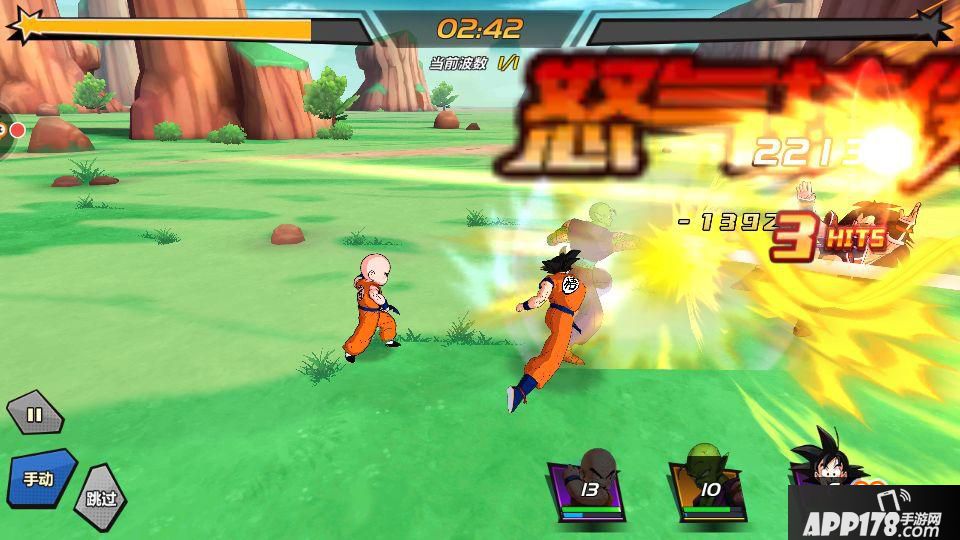
Task: Skip the fight with 跳过
Action: [x=100, y=497]
